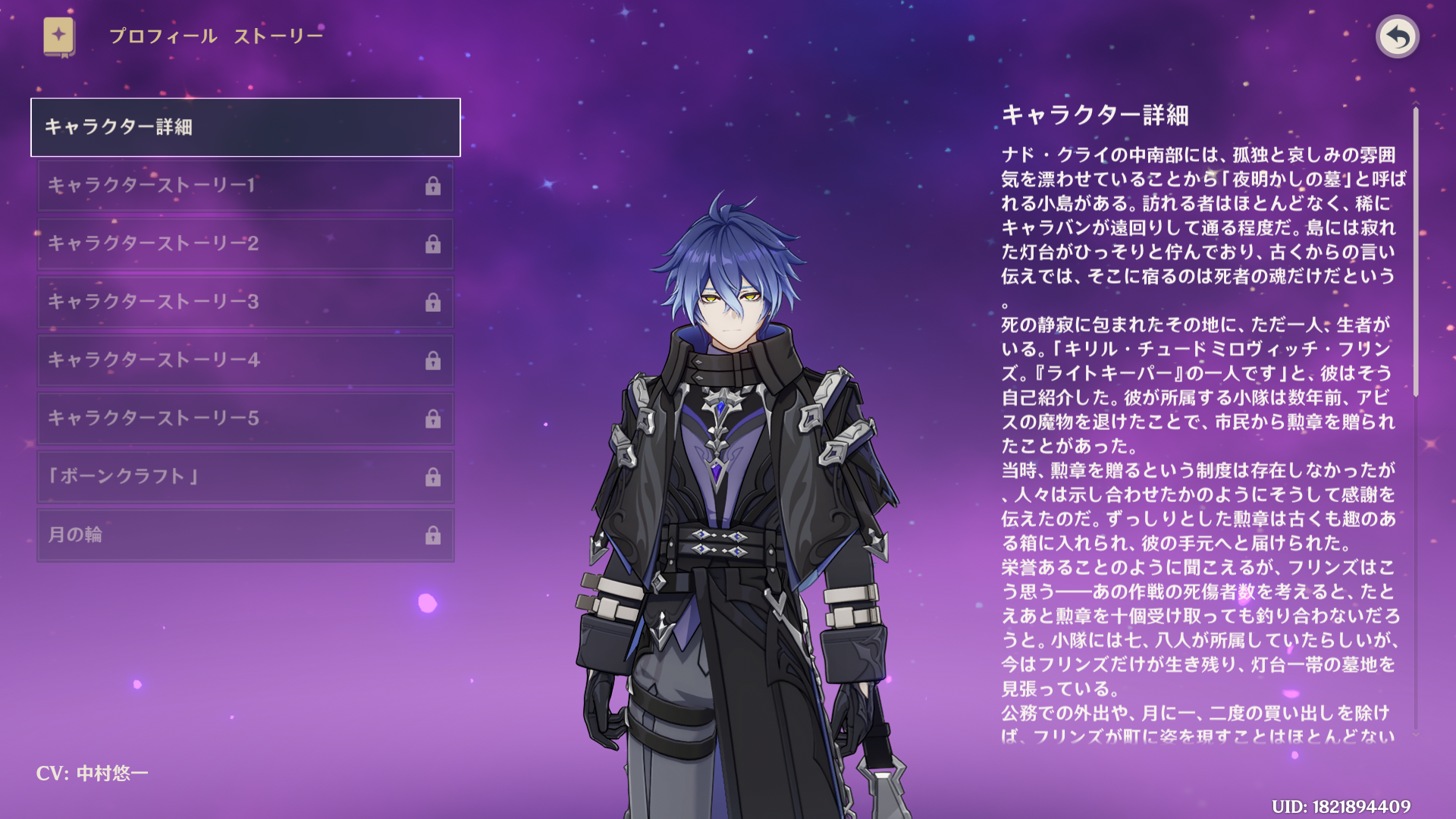
Task: Select キャラクターストーリー4 story entry
Action: click(245, 360)
